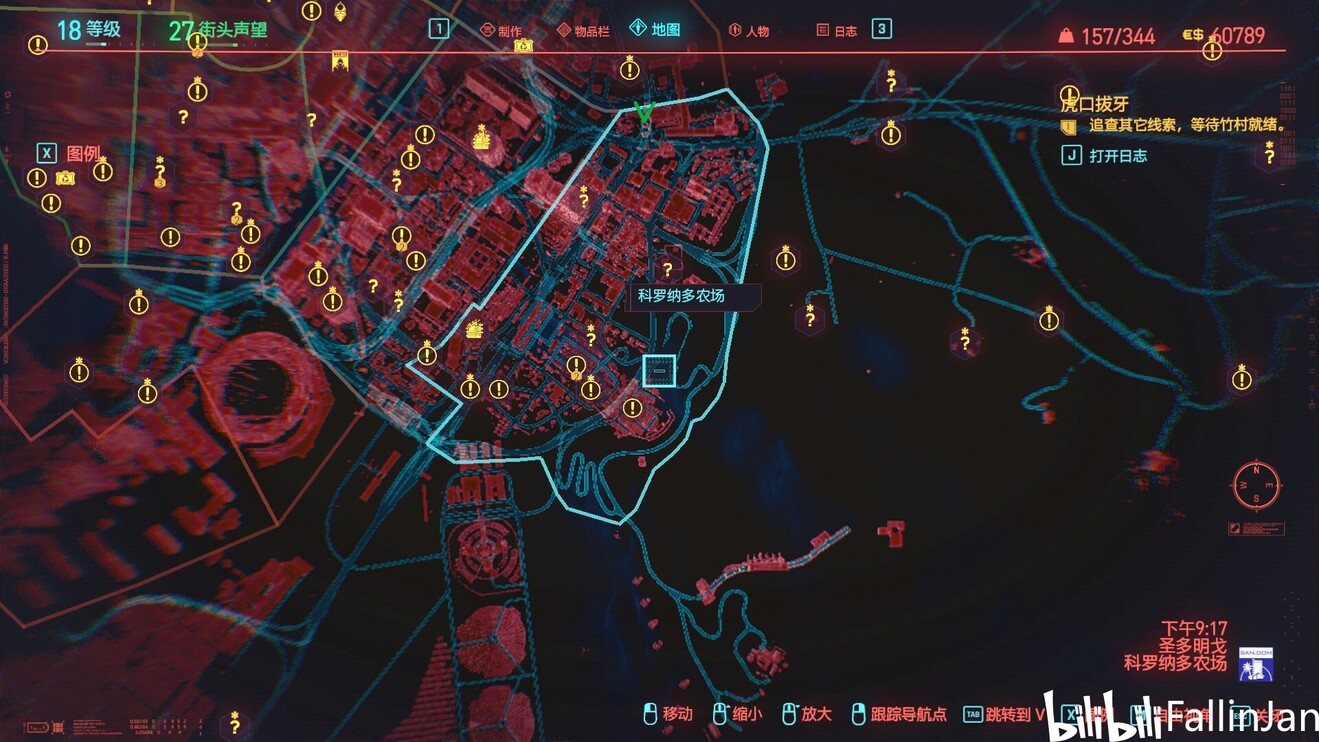This screenshot has height=742, width=1319.
Task: Click the green V player marker
Action: 645,112
